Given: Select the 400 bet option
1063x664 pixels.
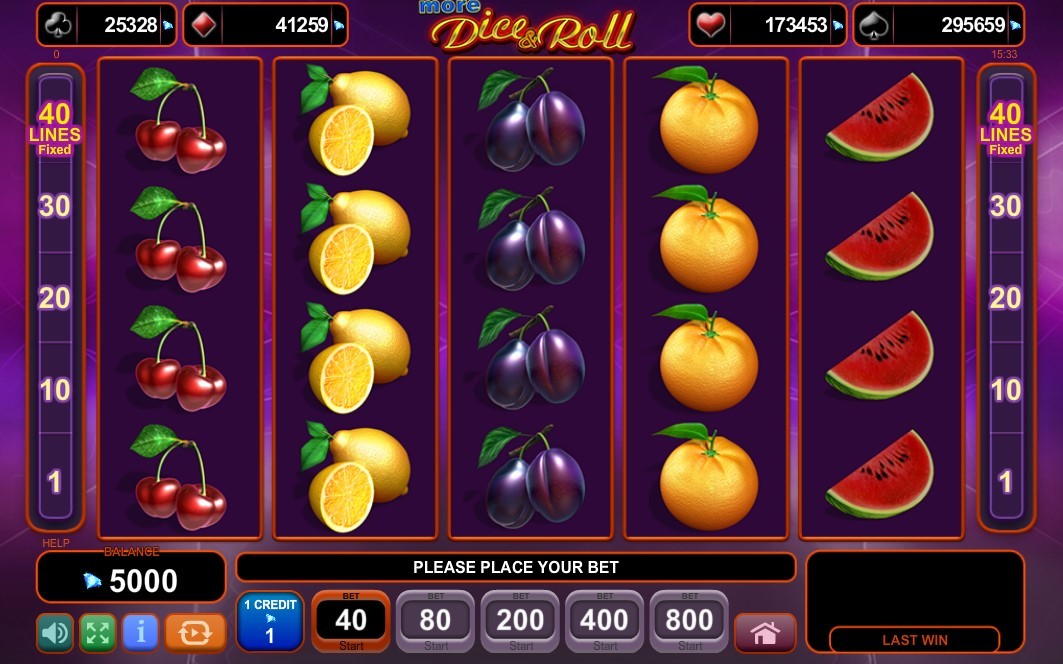Looking at the screenshot, I should [604, 622].
